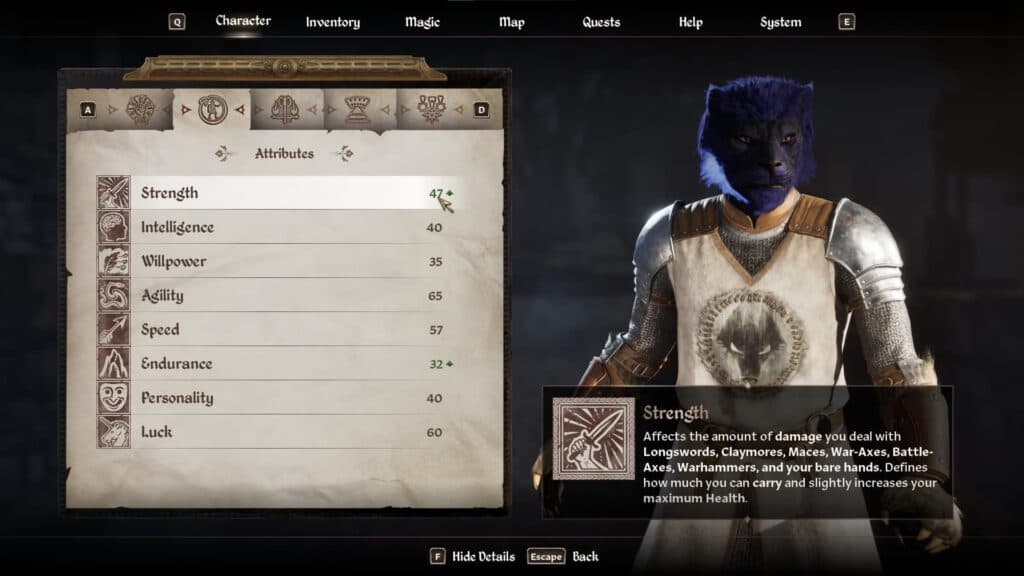Open the Map screen
Image resolution: width=1024 pixels, height=576 pixels.
pyautogui.click(x=511, y=22)
